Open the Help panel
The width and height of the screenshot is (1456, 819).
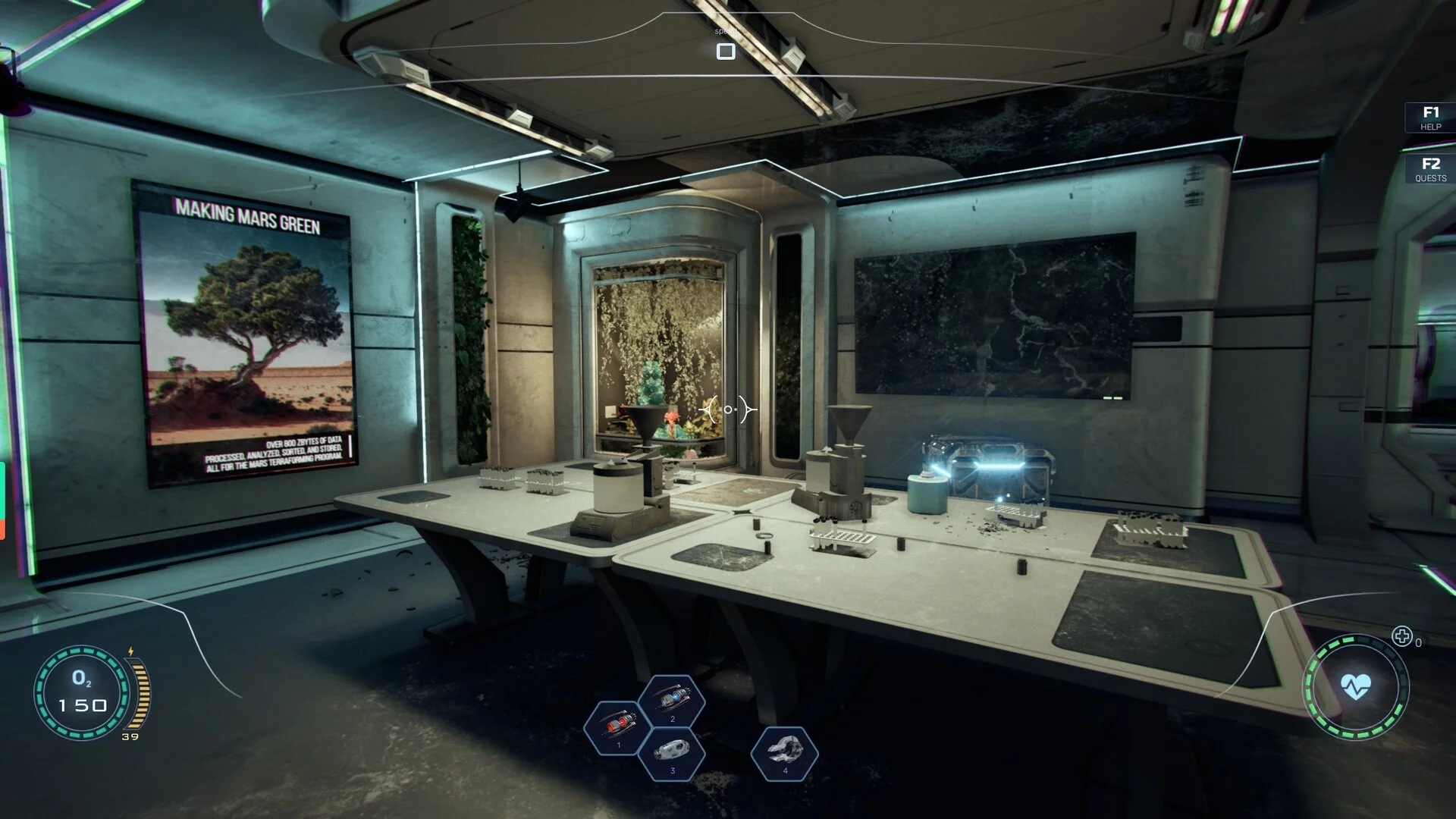click(1430, 118)
